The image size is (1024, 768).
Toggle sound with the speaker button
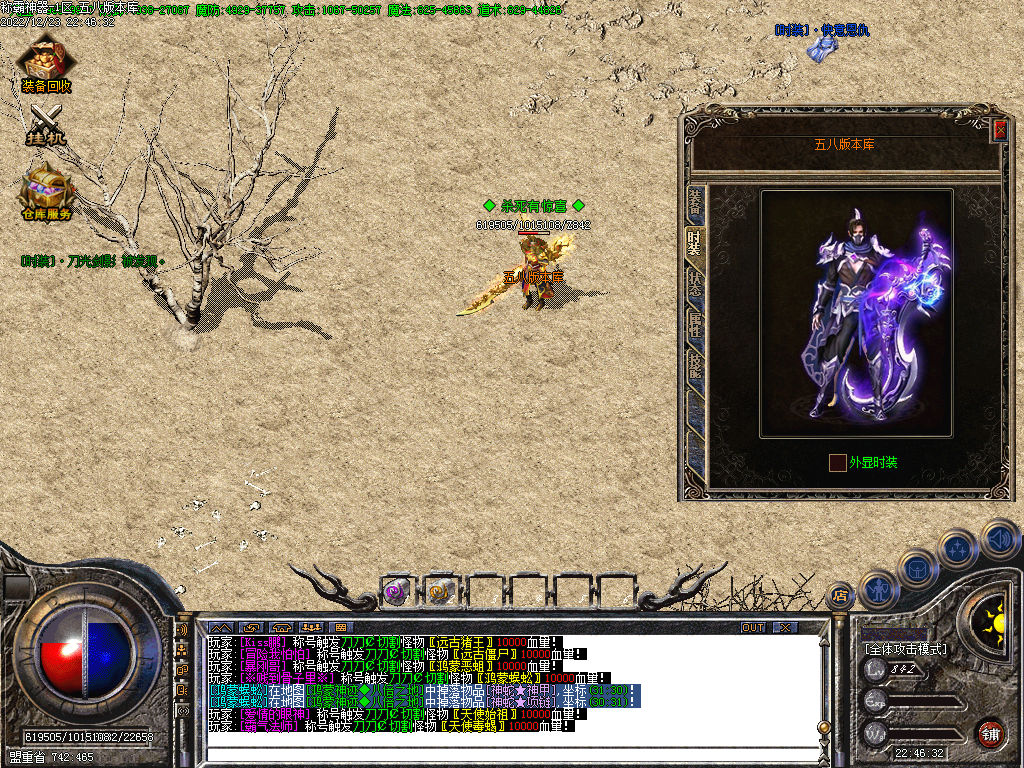click(999, 538)
